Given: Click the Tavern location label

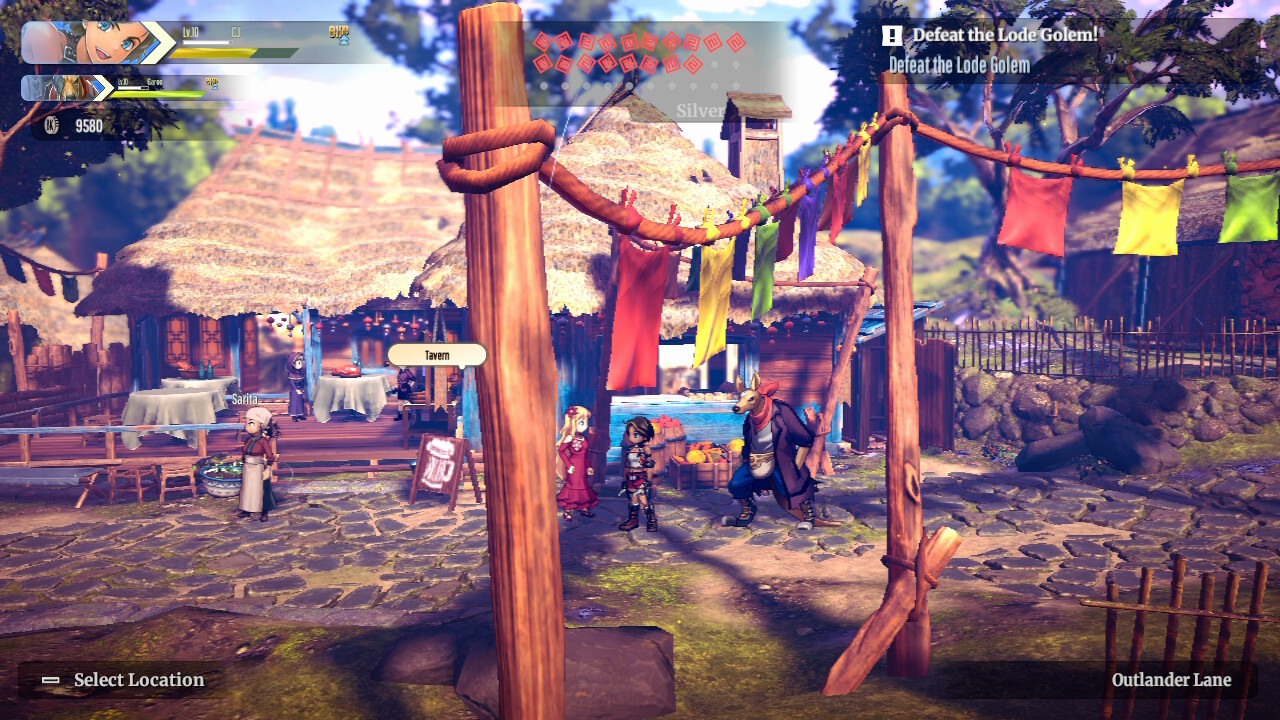Looking at the screenshot, I should tap(436, 355).
